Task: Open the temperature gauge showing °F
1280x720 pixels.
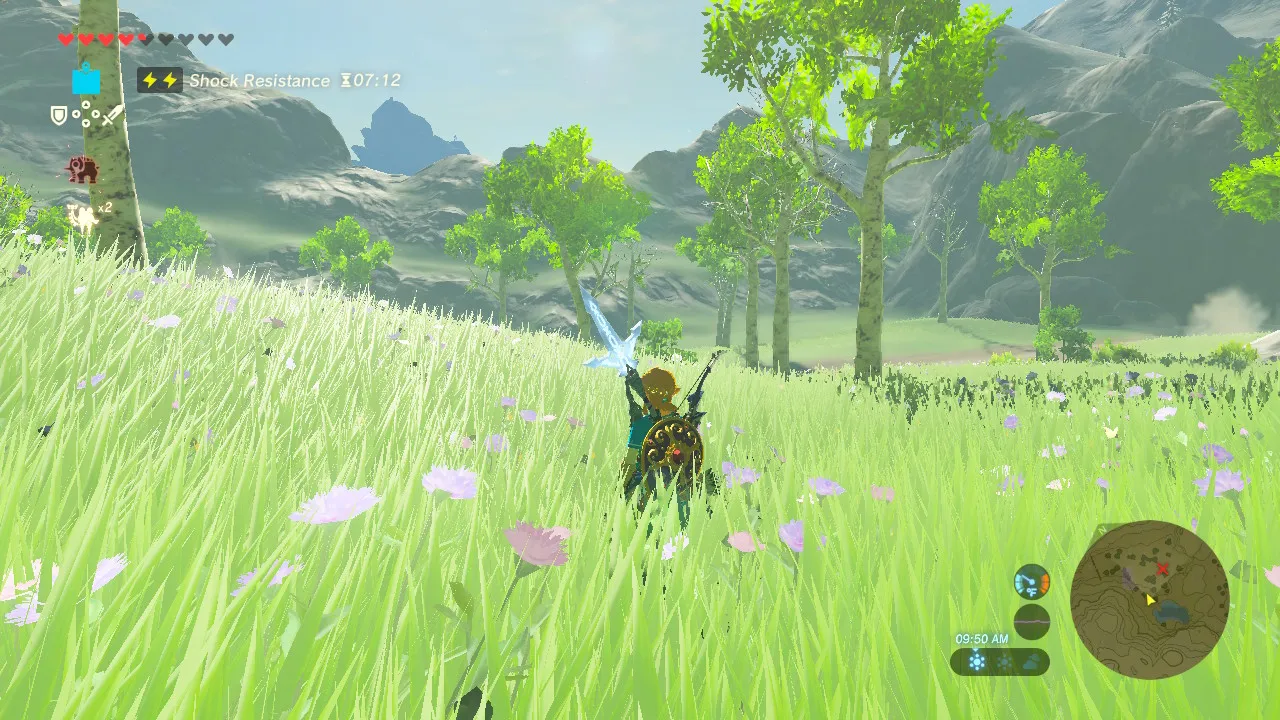Action: (1032, 582)
